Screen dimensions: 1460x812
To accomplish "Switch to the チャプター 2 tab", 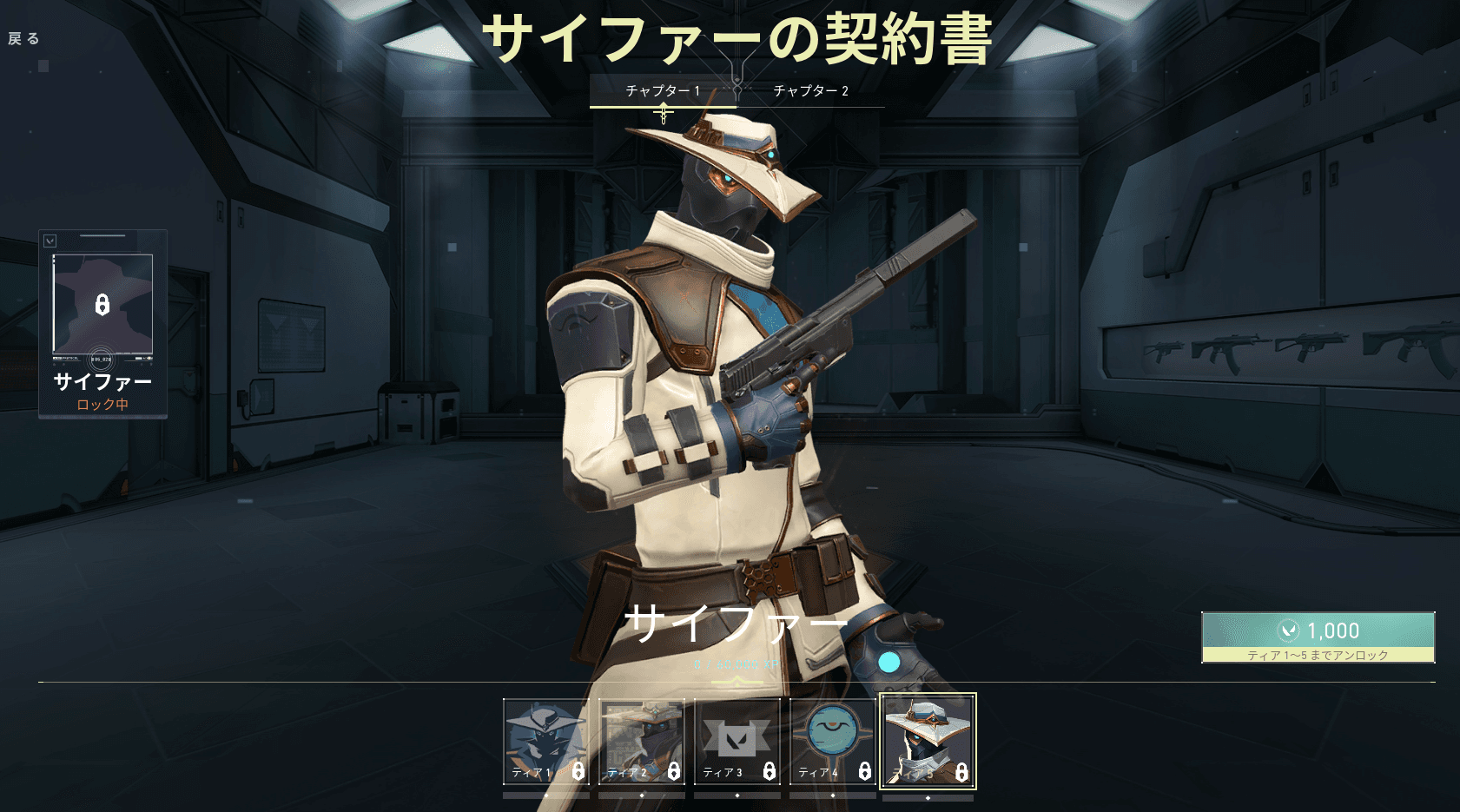I will 809,89.
